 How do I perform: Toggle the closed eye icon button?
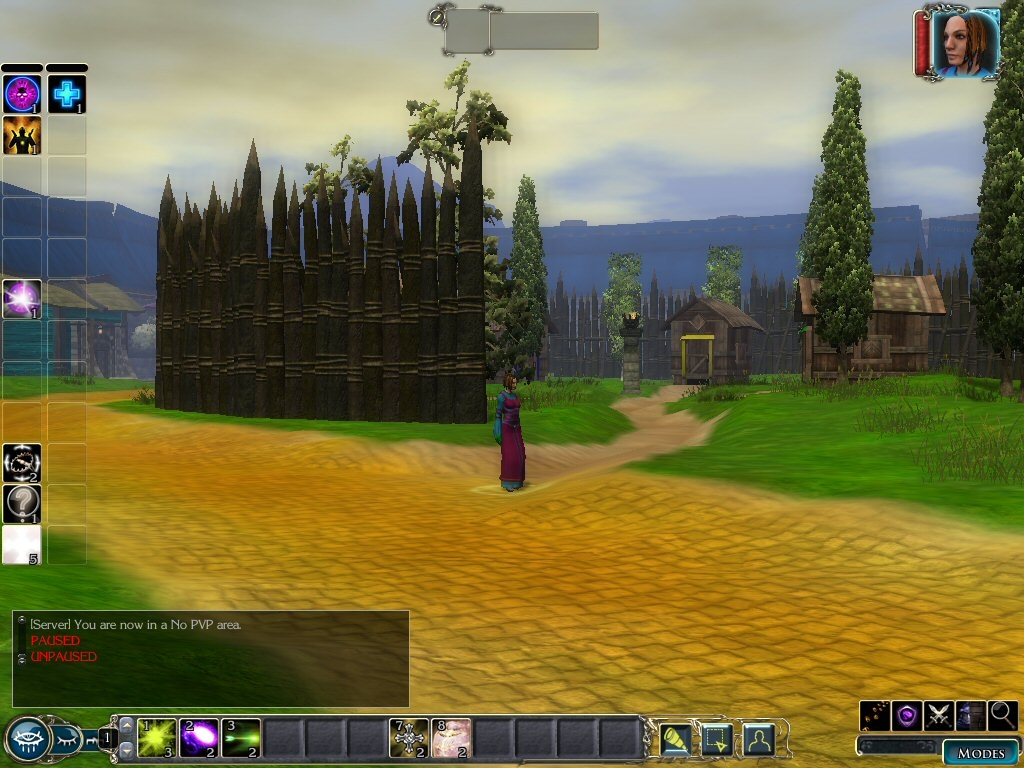click(66, 740)
